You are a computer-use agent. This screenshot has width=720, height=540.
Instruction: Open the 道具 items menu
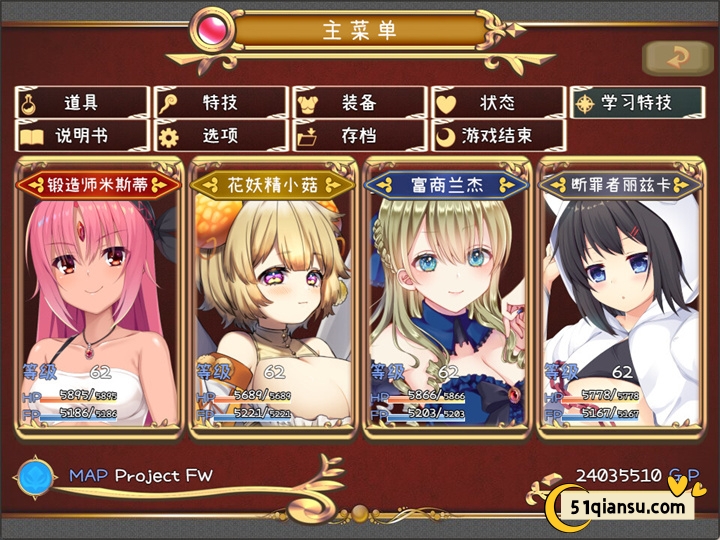click(82, 102)
